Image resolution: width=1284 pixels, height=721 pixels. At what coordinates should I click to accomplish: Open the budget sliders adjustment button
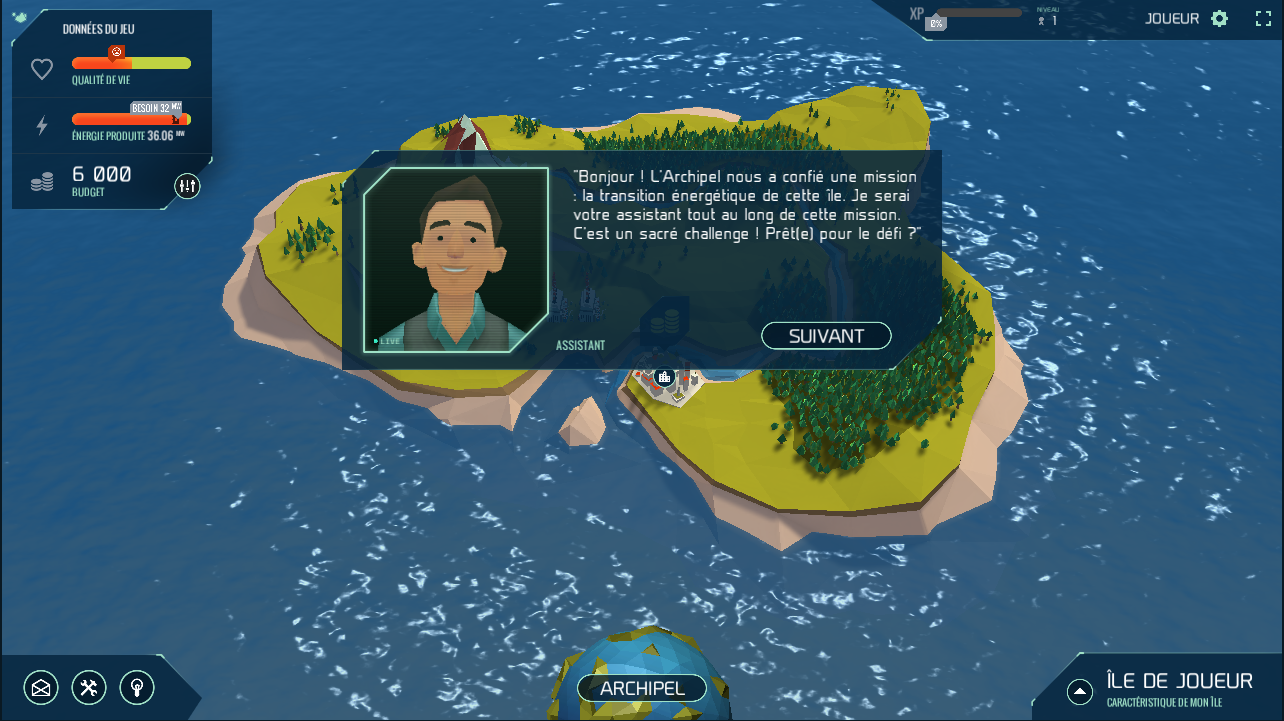pyautogui.click(x=187, y=185)
